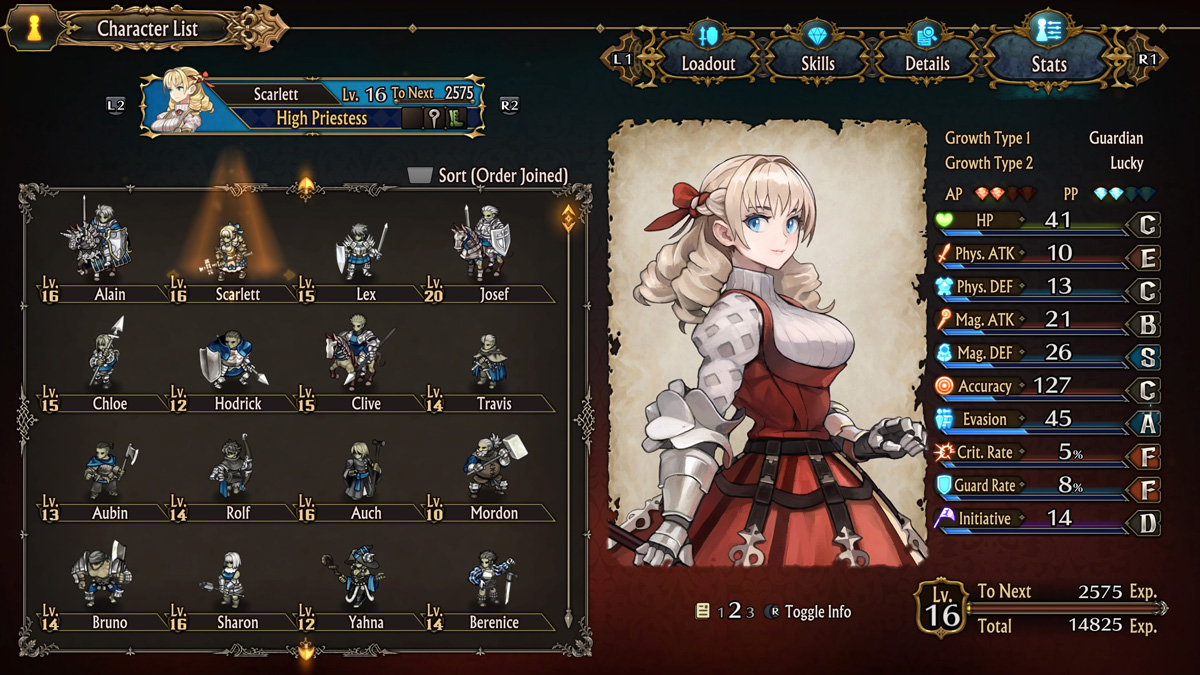Choose Auch in the character list
The width and height of the screenshot is (1200, 675).
click(x=362, y=470)
